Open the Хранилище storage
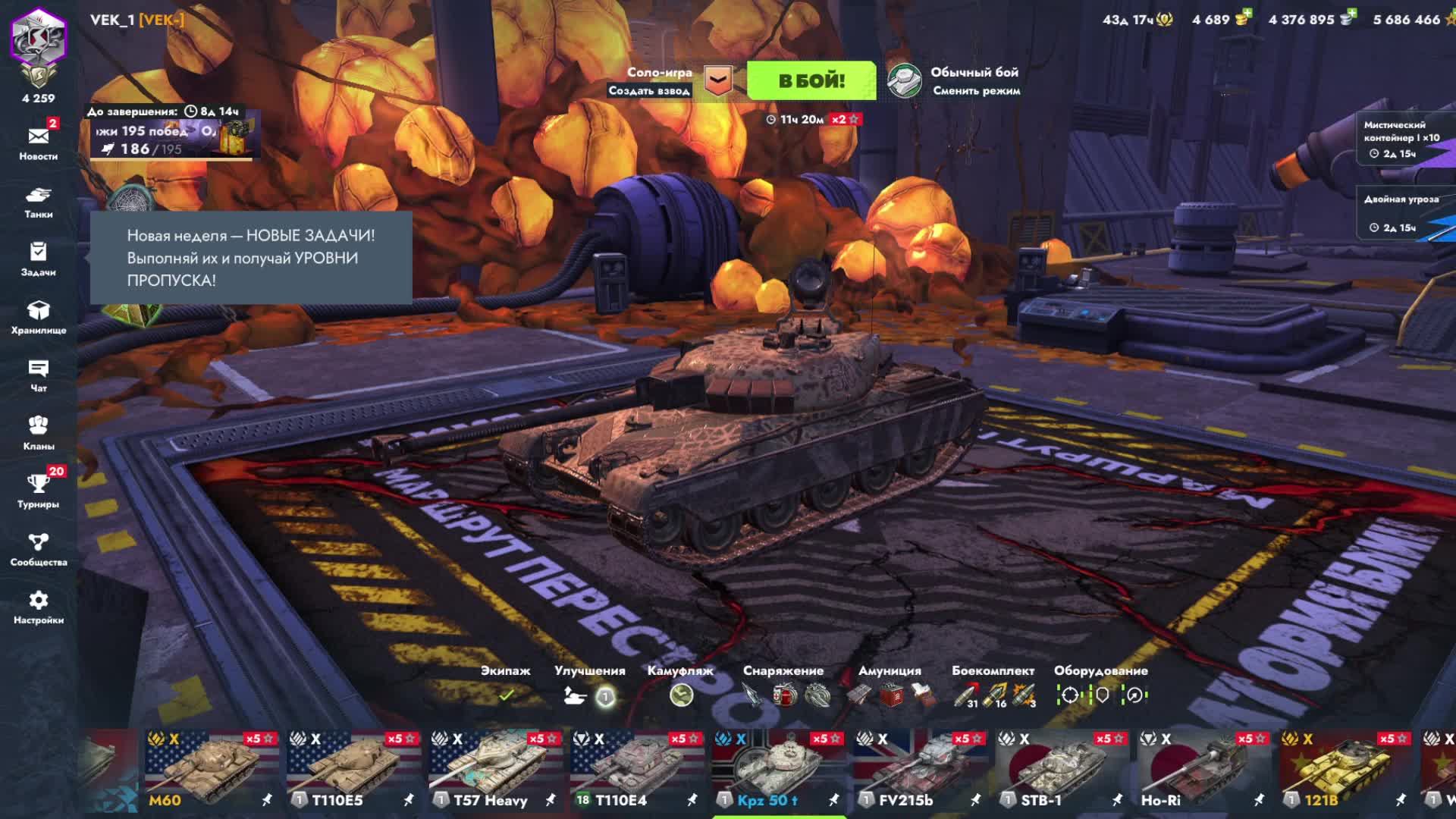Viewport: 1456px width, 819px height. (x=39, y=317)
